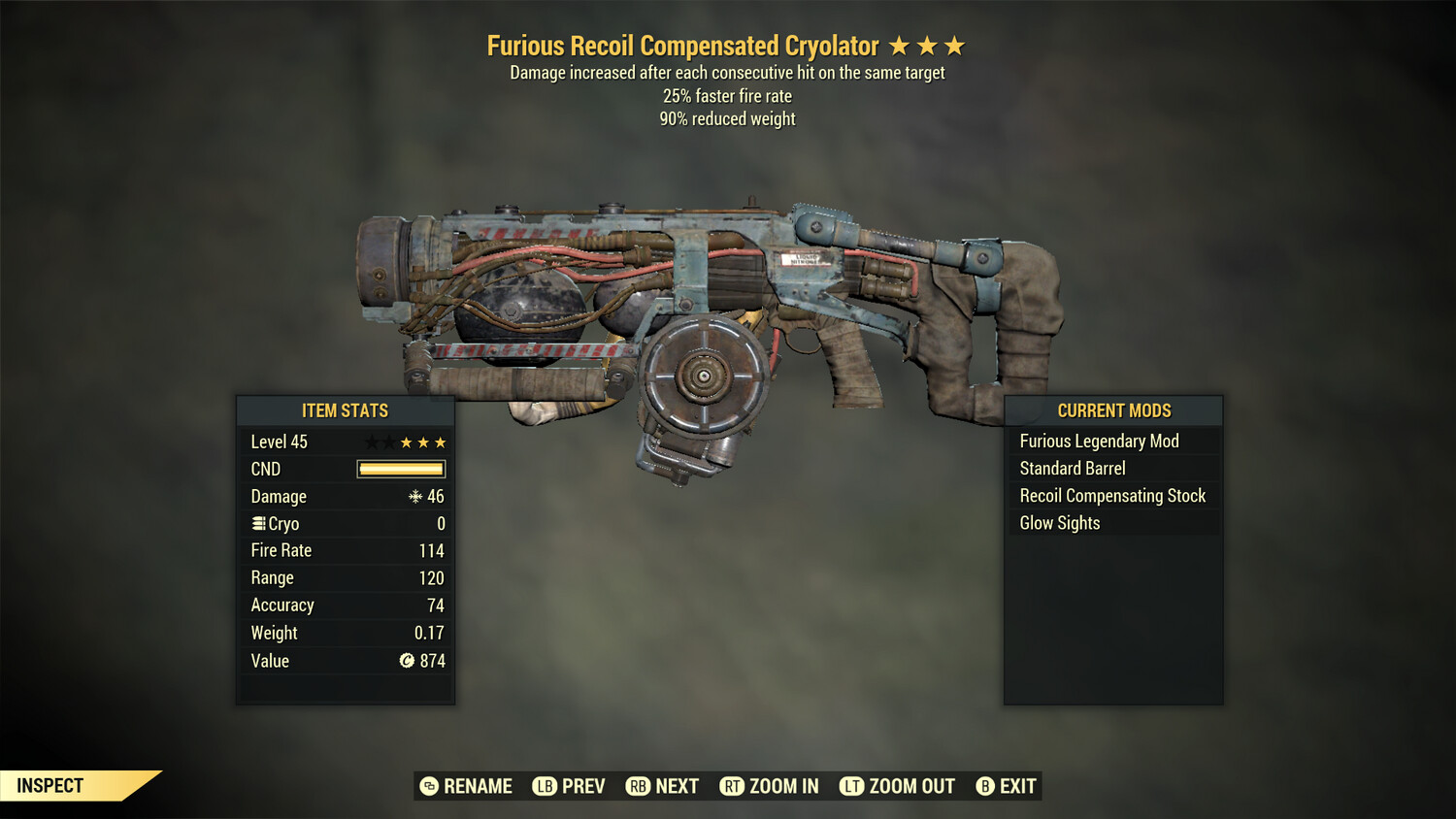Click the ZOOM OUT label
The width and height of the screenshot is (1456, 819).
(912, 786)
